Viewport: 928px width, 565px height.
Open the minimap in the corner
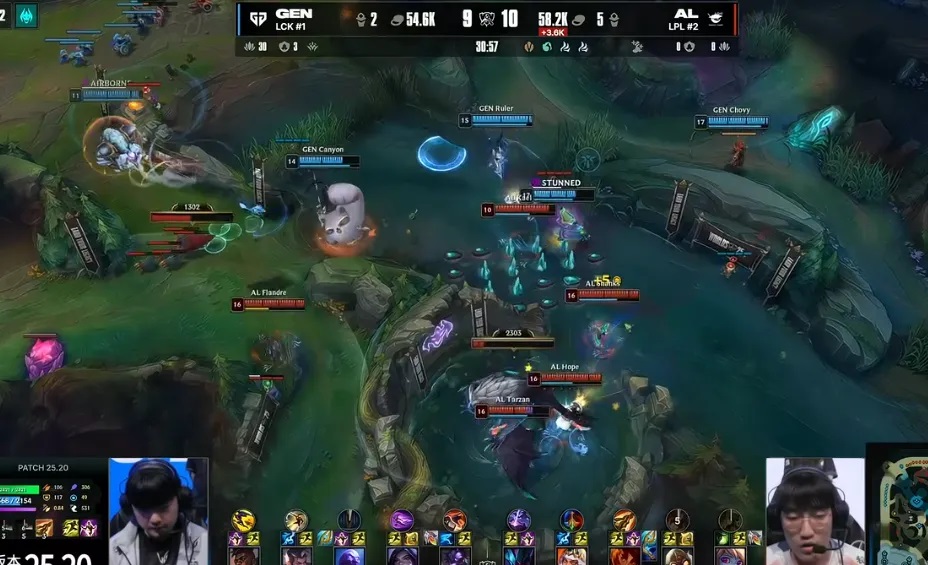coord(899,505)
